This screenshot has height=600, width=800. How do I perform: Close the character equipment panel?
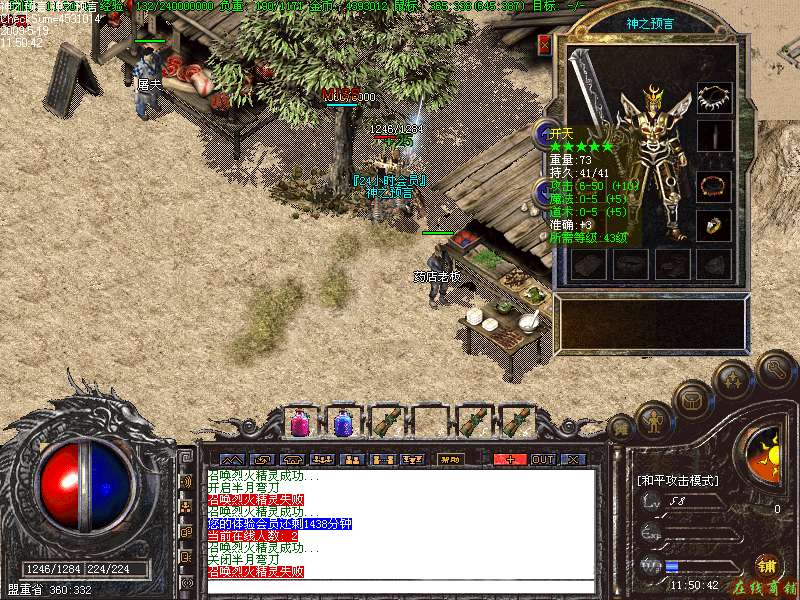click(544, 45)
